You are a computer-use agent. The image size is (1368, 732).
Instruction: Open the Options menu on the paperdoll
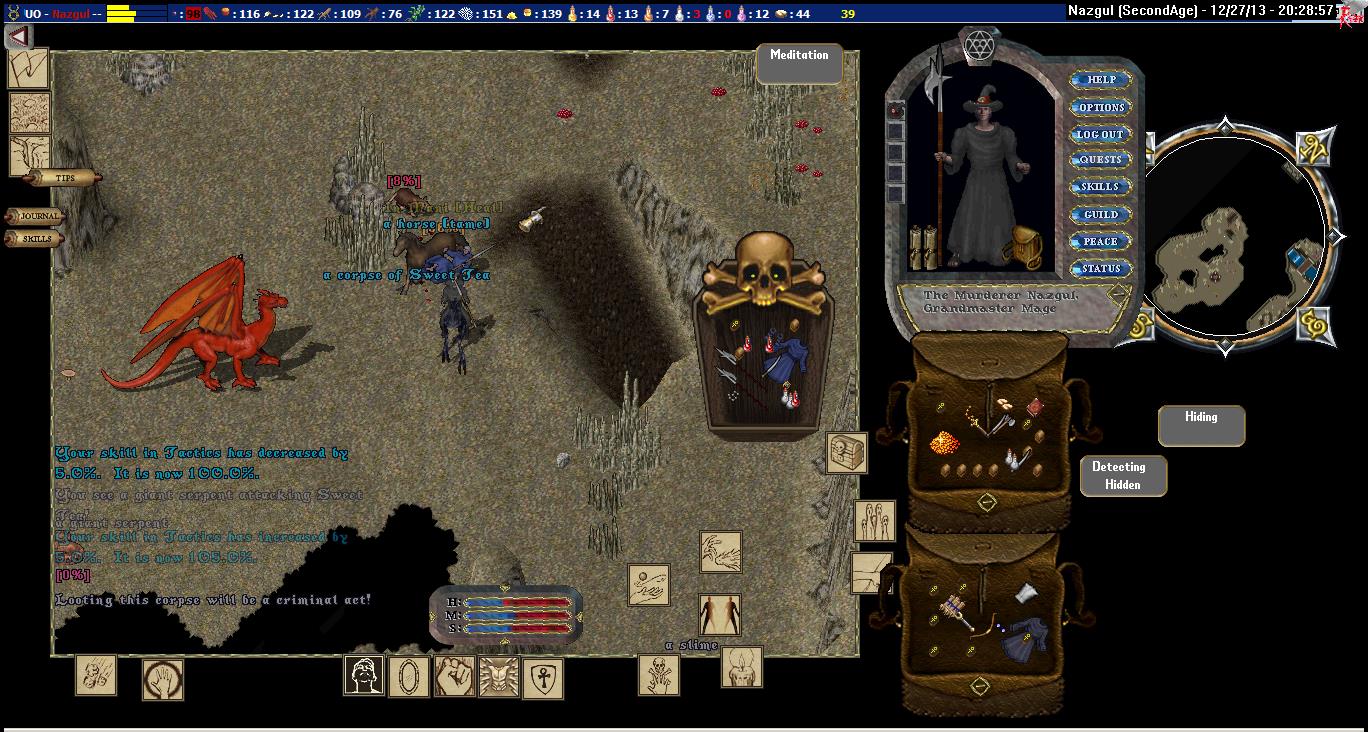point(1101,107)
